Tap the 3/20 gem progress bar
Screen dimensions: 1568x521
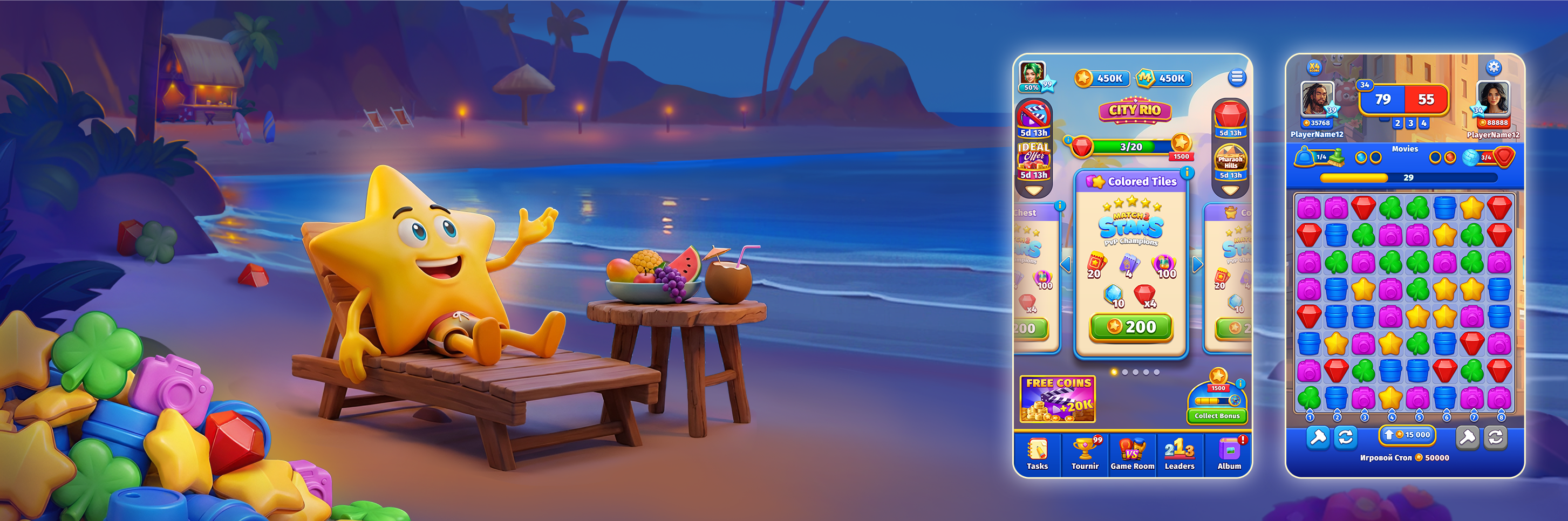[x=1131, y=147]
